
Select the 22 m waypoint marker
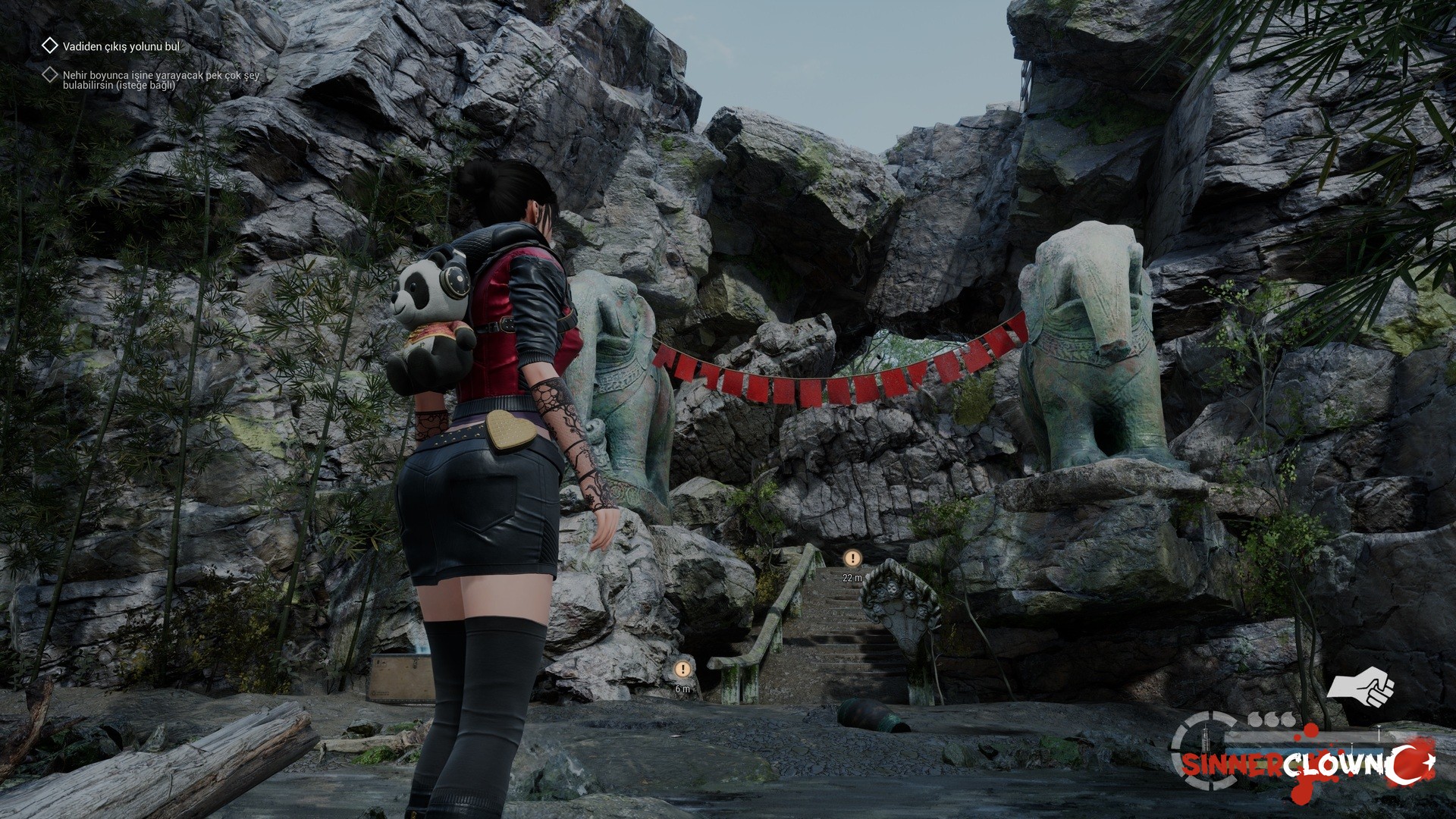coord(852,559)
